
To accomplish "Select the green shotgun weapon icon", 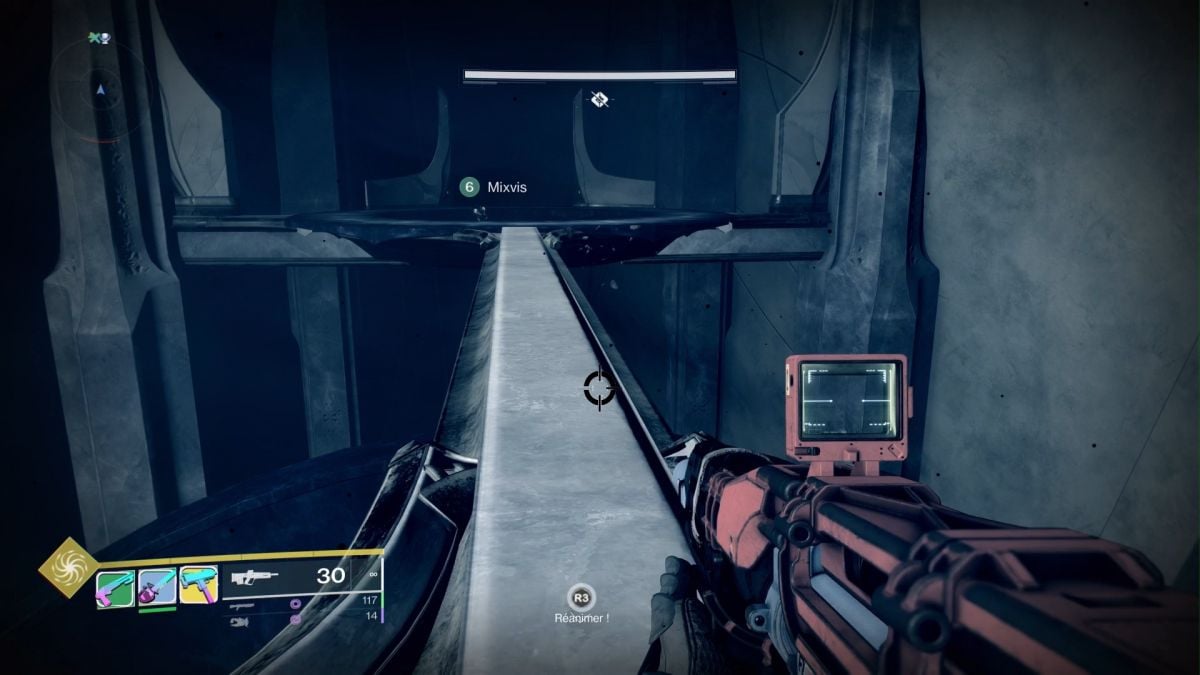I will coord(115,588).
